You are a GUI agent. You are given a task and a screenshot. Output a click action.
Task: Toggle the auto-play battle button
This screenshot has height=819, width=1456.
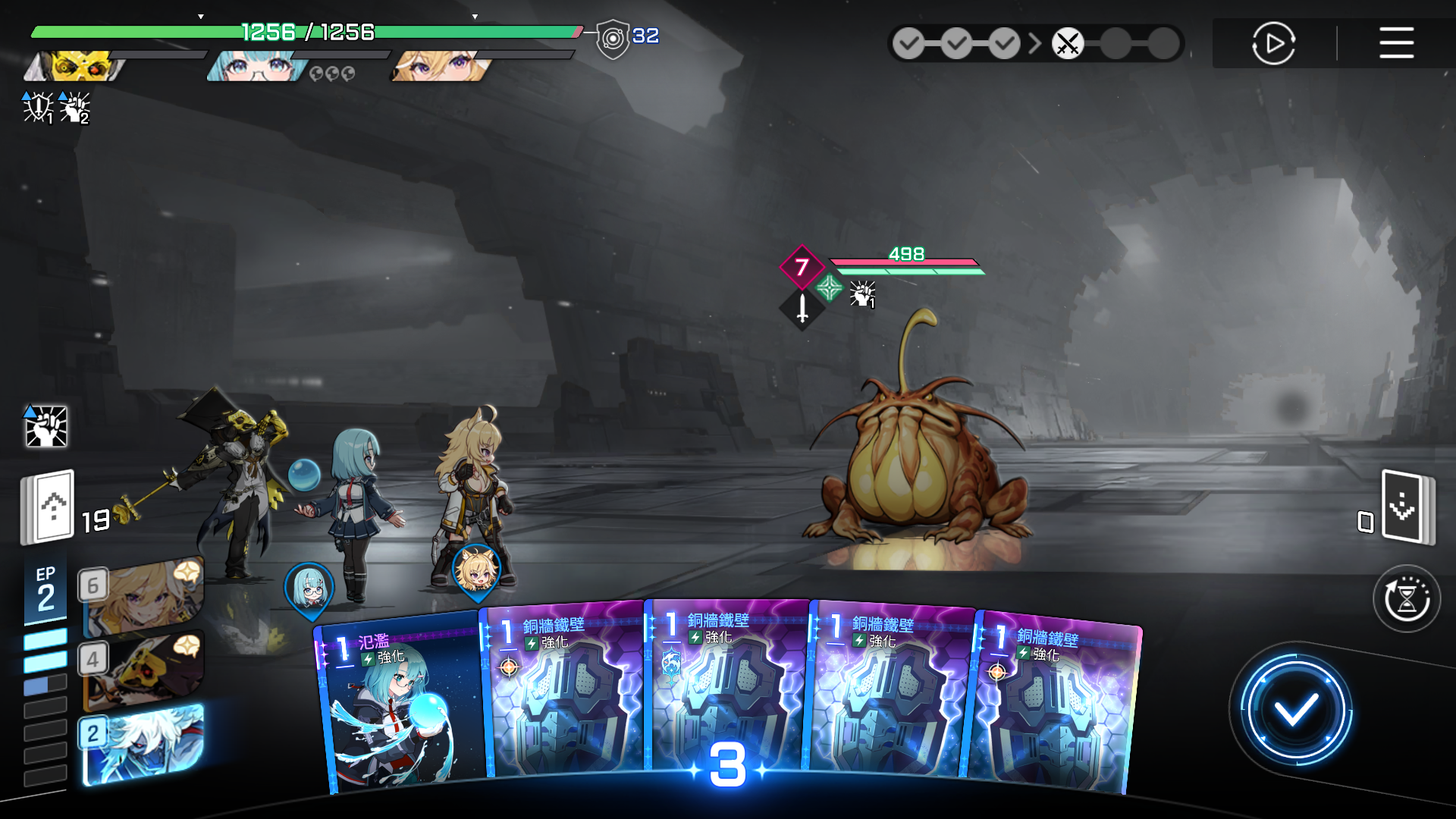pyautogui.click(x=1273, y=43)
